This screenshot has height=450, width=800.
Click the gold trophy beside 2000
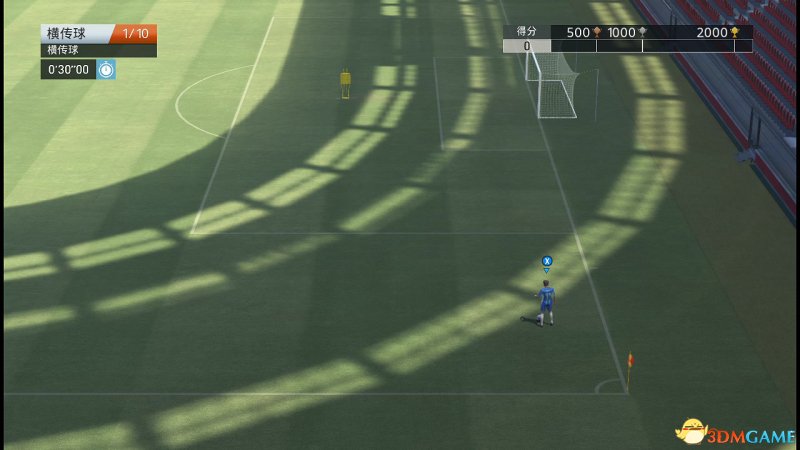pyautogui.click(x=735, y=32)
